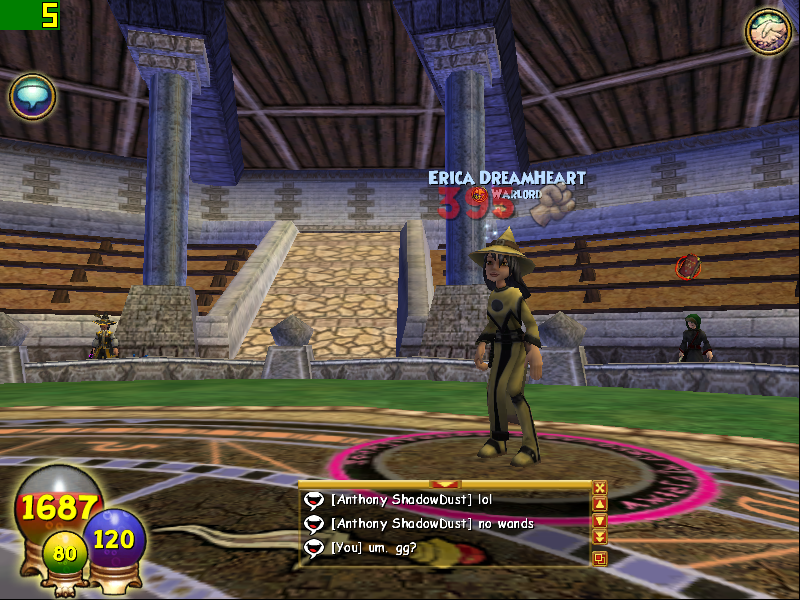Click the chat scroll-up arrow button
Viewport: 800px width, 600px height.
point(600,505)
